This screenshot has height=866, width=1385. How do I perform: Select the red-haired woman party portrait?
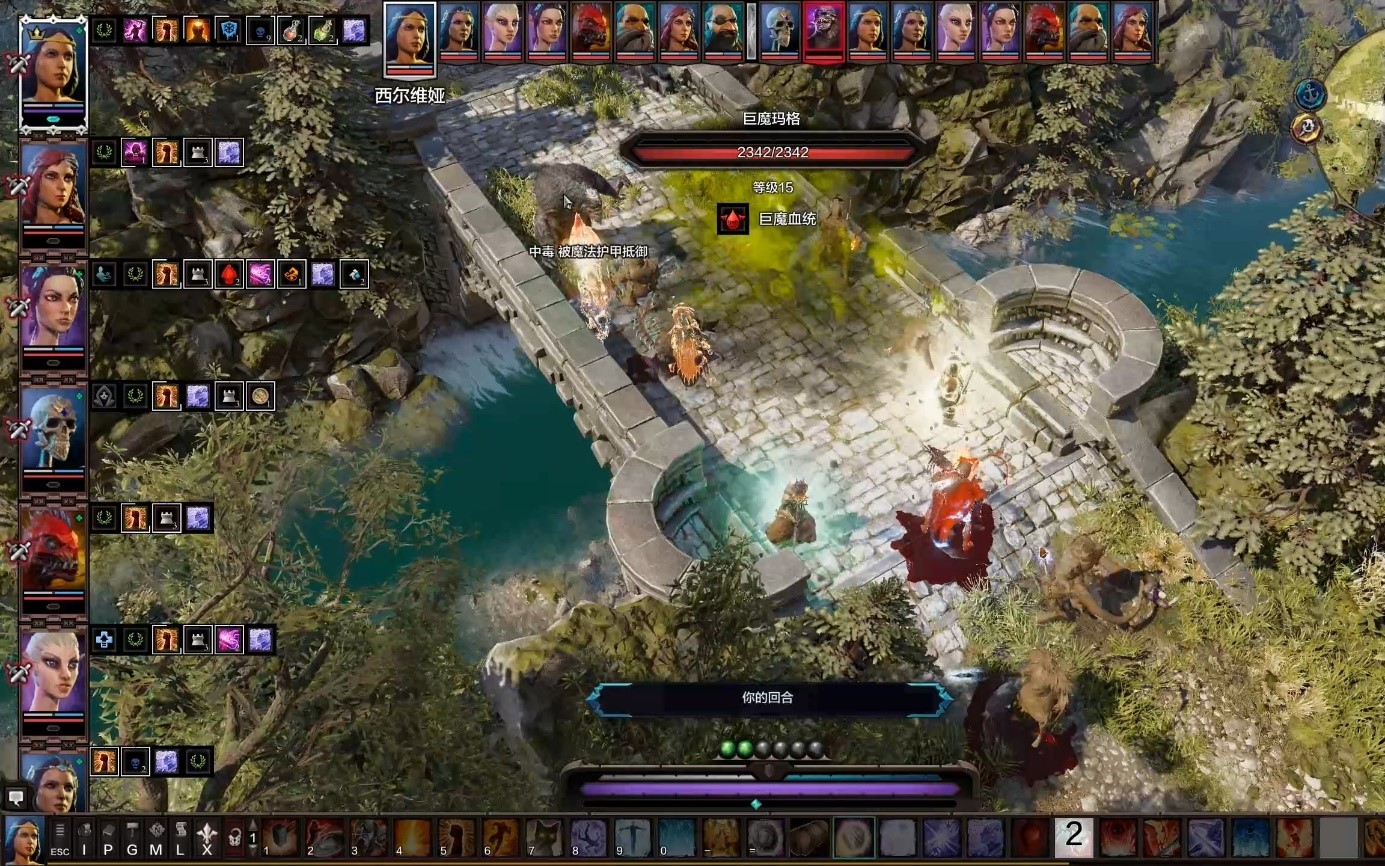coord(53,188)
